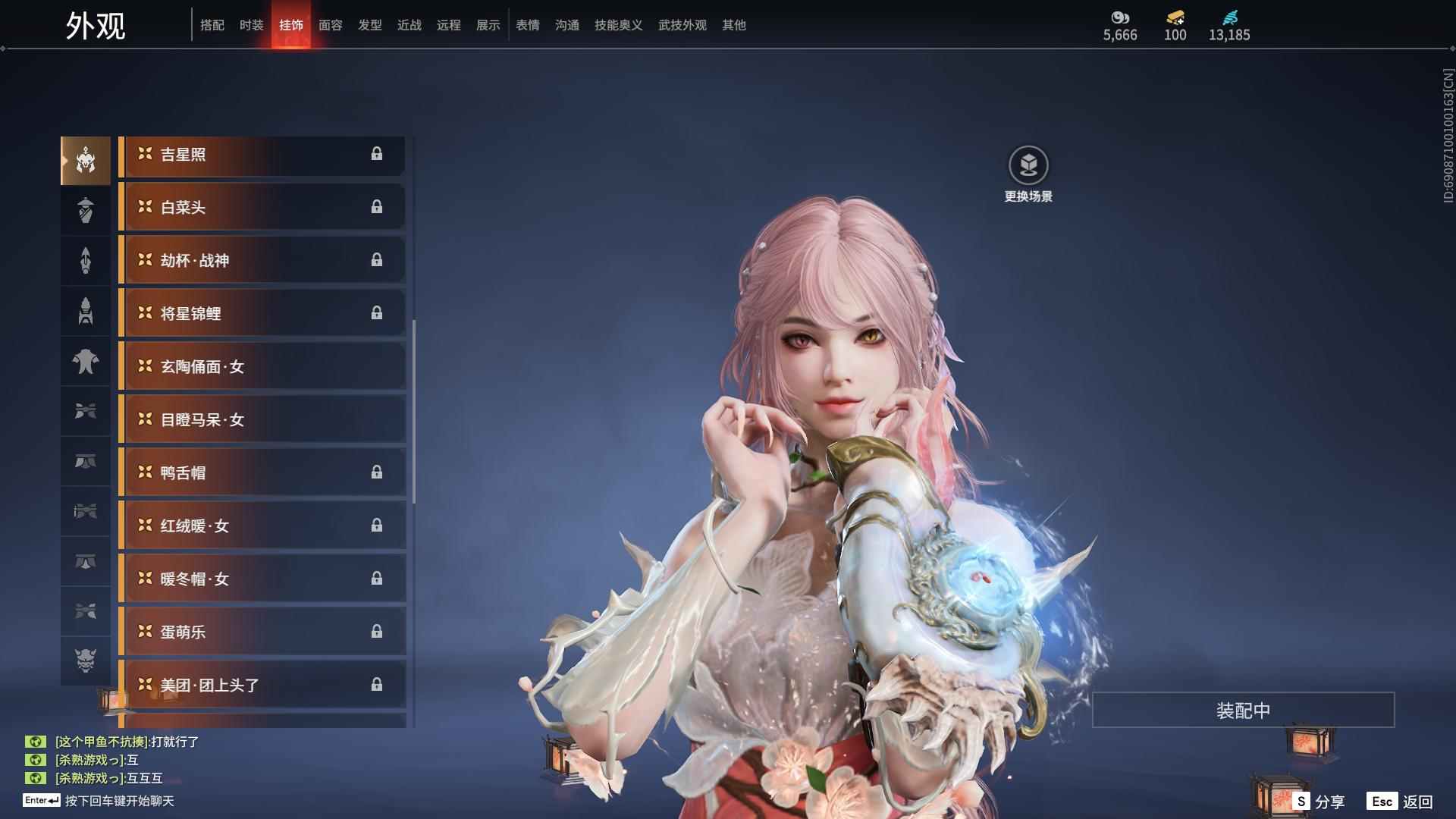Show the 表情 tab
Image resolution: width=1456 pixels, height=819 pixels.
pyautogui.click(x=527, y=25)
